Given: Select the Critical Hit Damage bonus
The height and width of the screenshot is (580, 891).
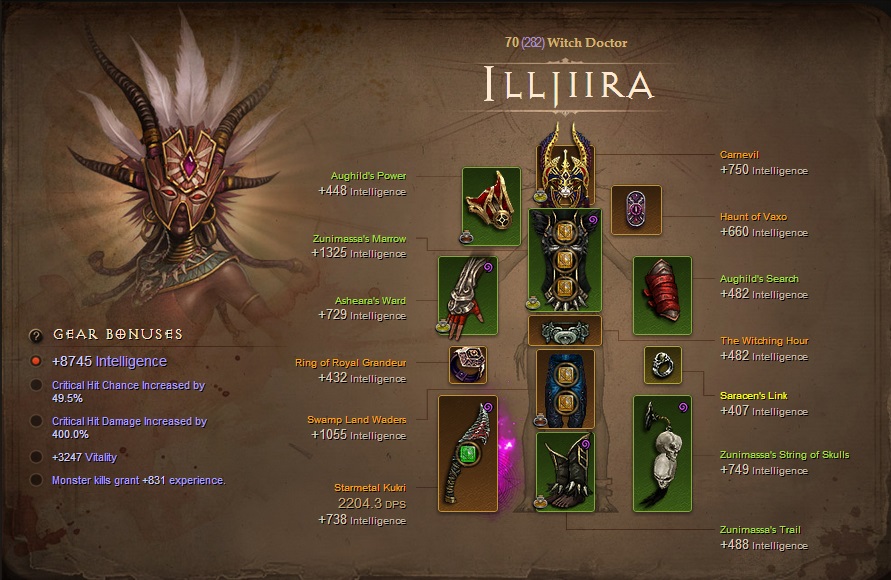Looking at the screenshot, I should coord(36,421).
